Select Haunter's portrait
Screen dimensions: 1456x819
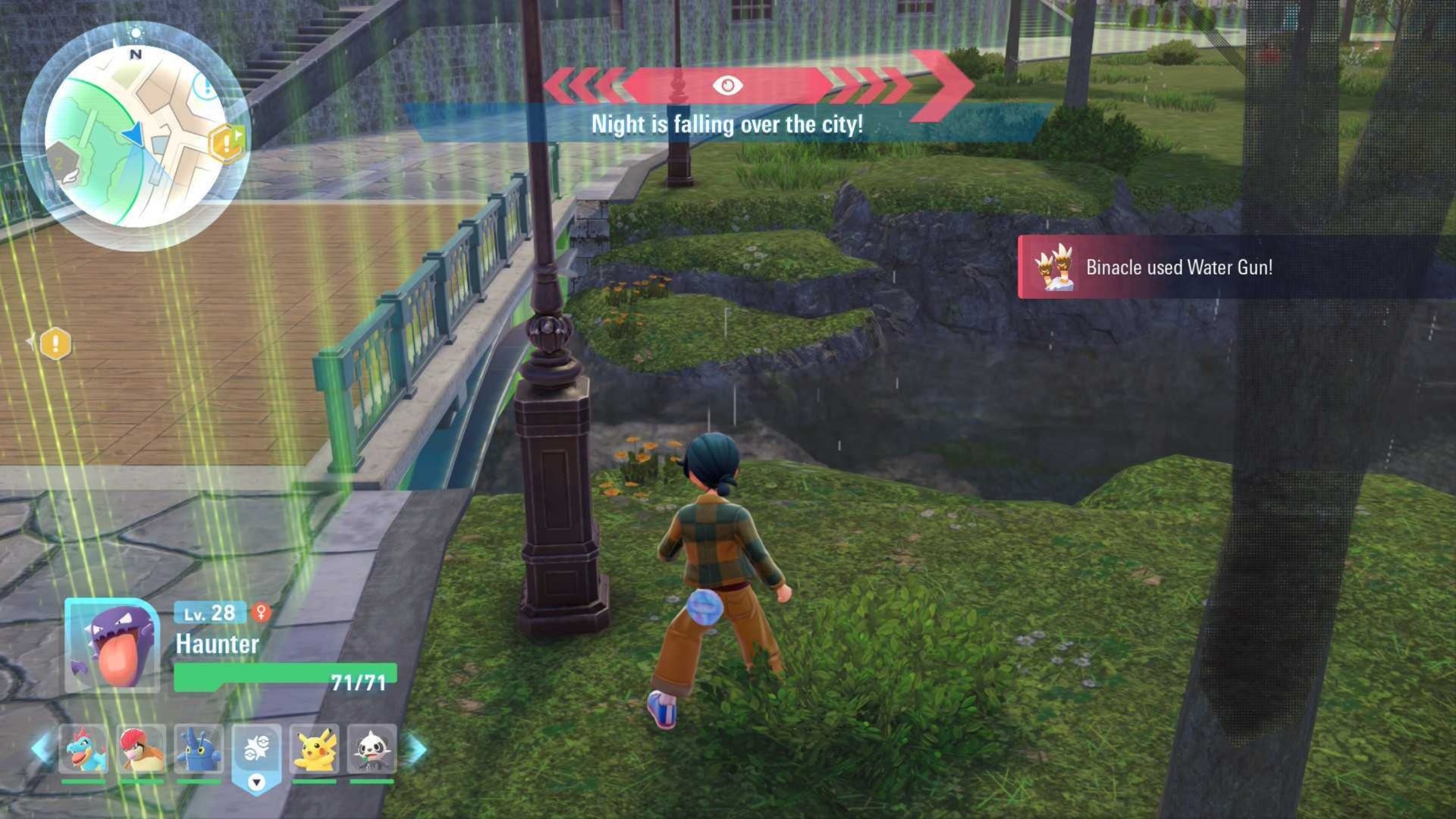click(112, 645)
